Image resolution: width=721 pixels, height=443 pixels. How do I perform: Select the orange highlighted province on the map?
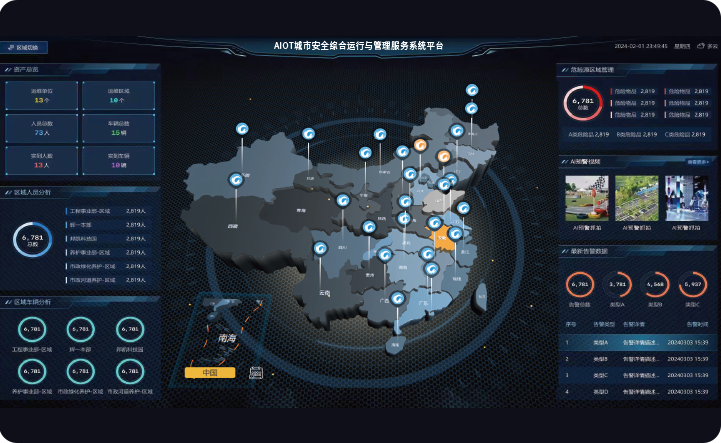pyautogui.click(x=442, y=238)
